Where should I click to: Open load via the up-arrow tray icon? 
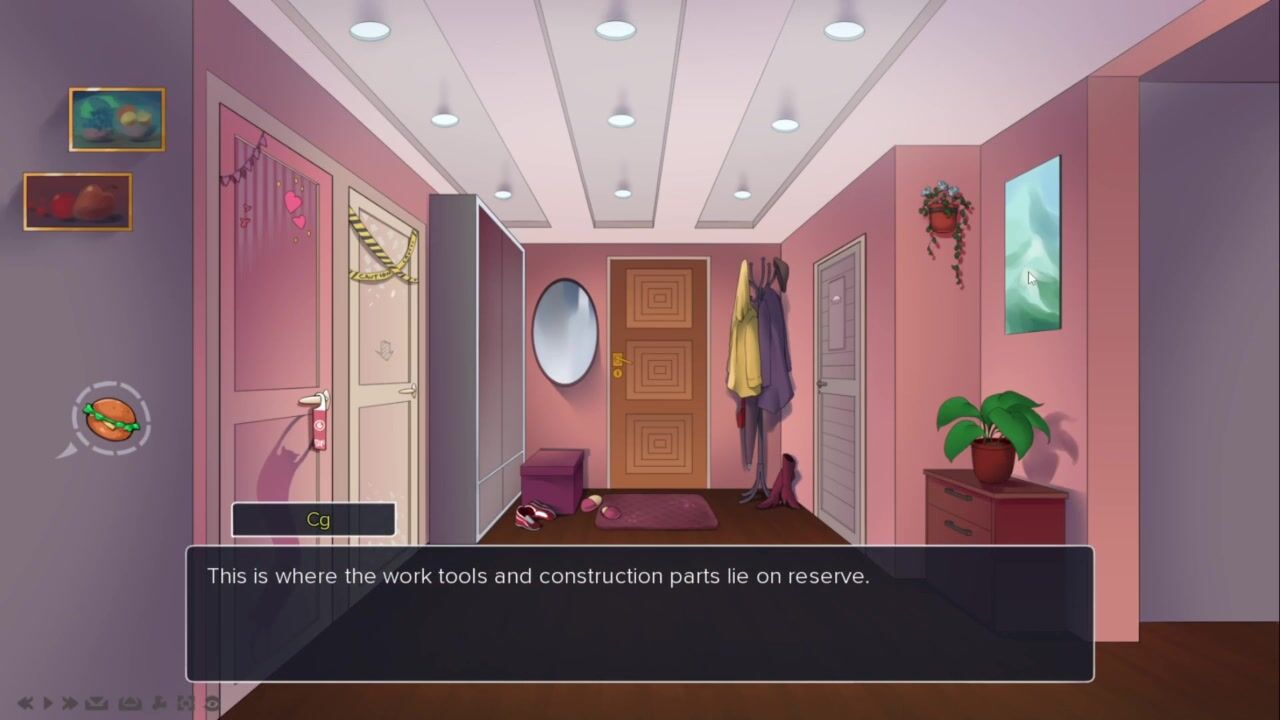pos(129,704)
